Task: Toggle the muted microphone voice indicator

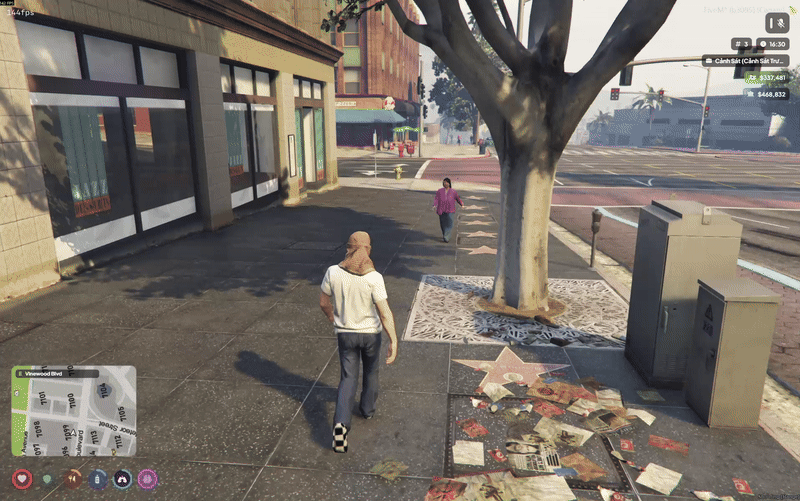Action: click(777, 22)
